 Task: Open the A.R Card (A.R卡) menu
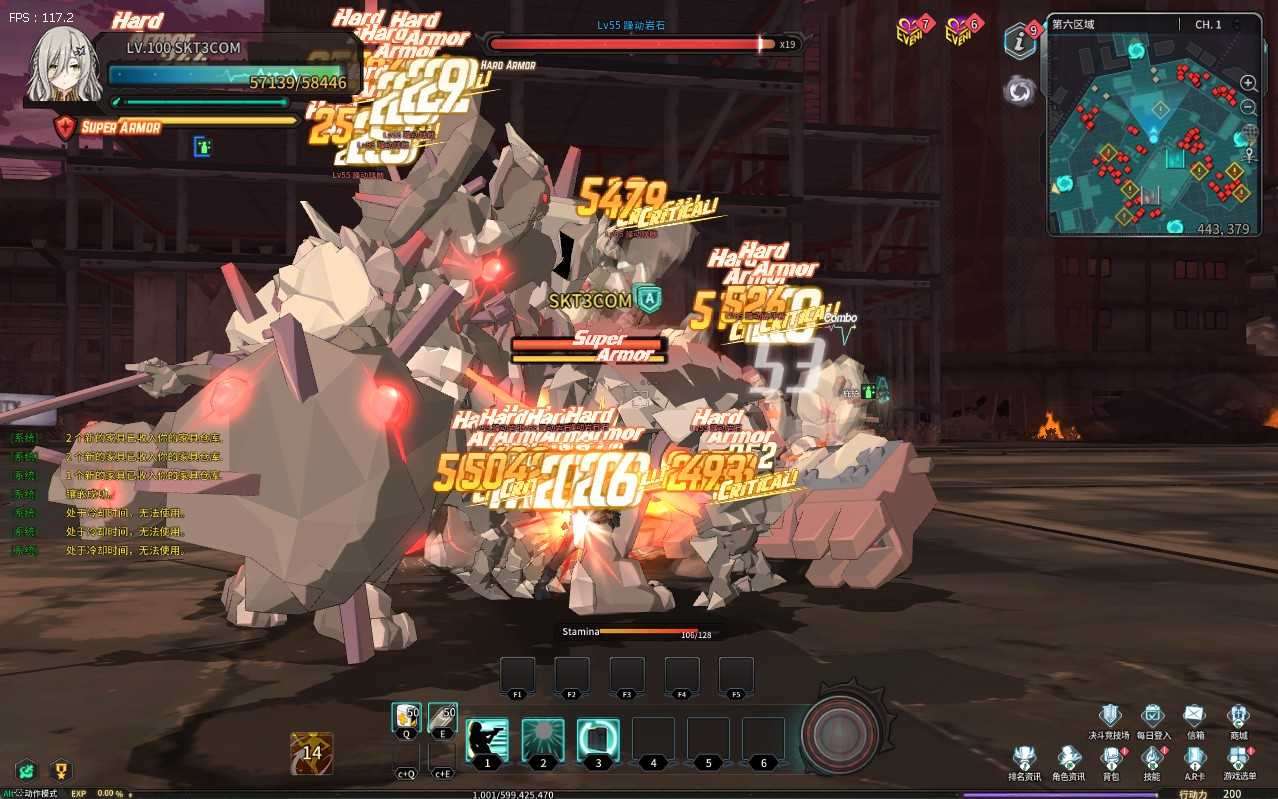click(x=1195, y=758)
